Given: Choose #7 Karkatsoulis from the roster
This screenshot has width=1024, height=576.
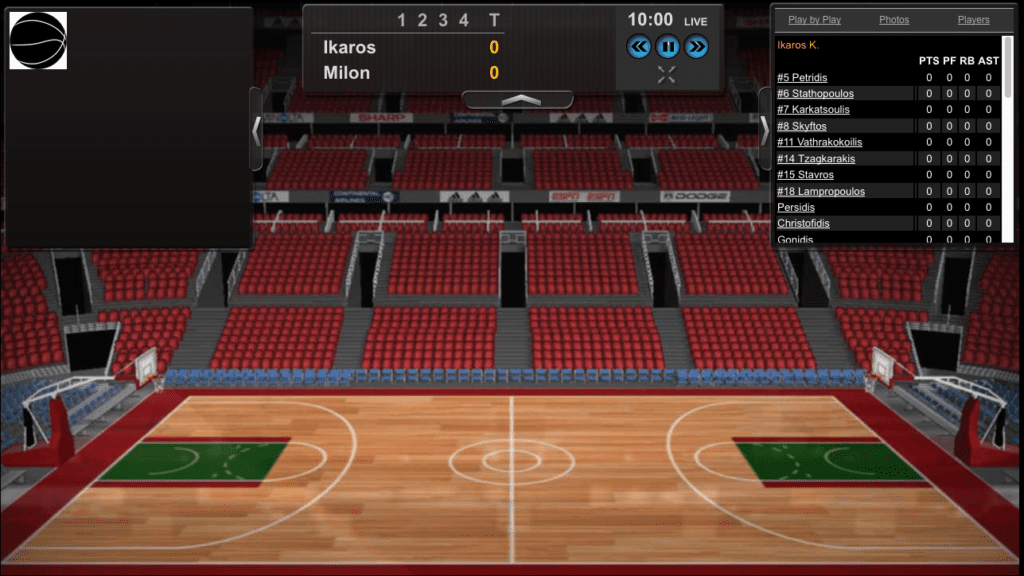Looking at the screenshot, I should click(x=813, y=110).
